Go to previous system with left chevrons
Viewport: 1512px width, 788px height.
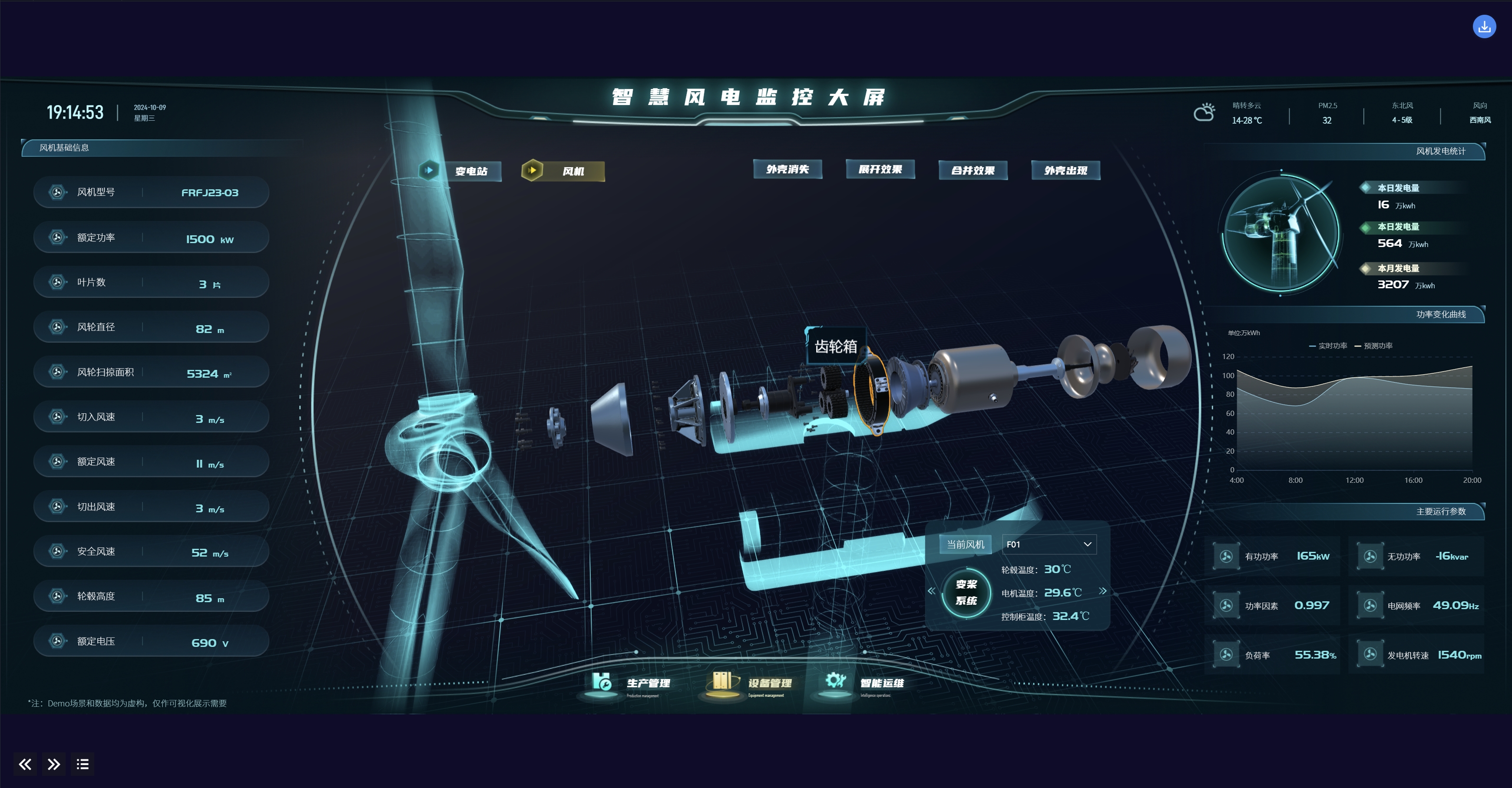tap(932, 591)
